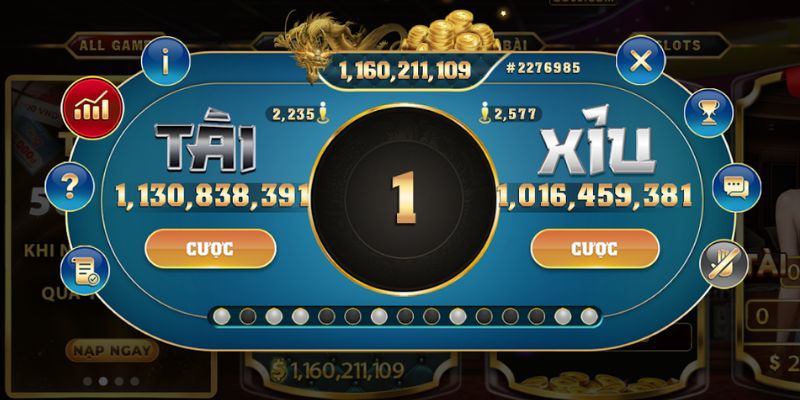This screenshot has width=800, height=400.
Task: Open the chat bubble icon
Action: coord(737,187)
